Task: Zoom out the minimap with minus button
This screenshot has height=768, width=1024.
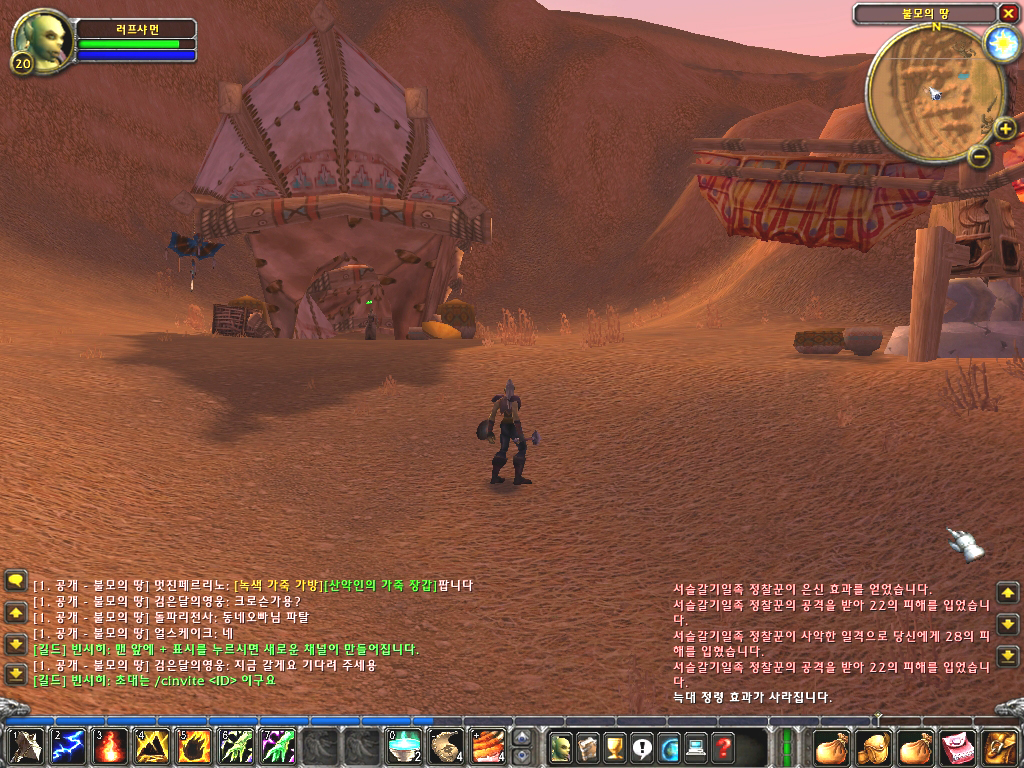Action: tap(979, 155)
